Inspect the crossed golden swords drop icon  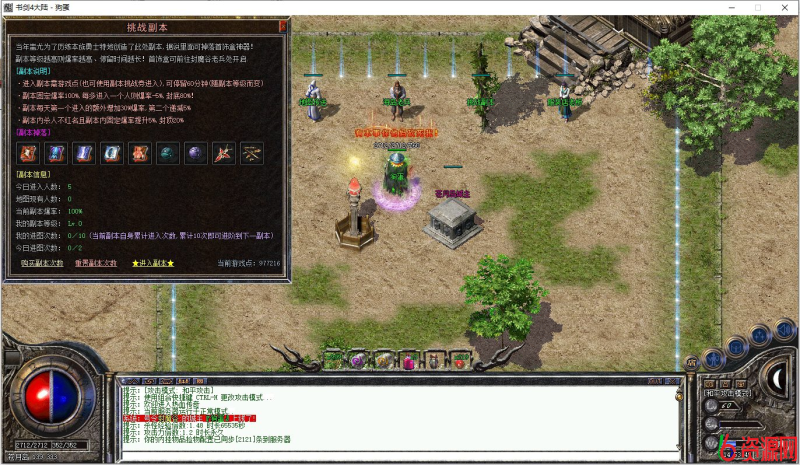click(251, 153)
